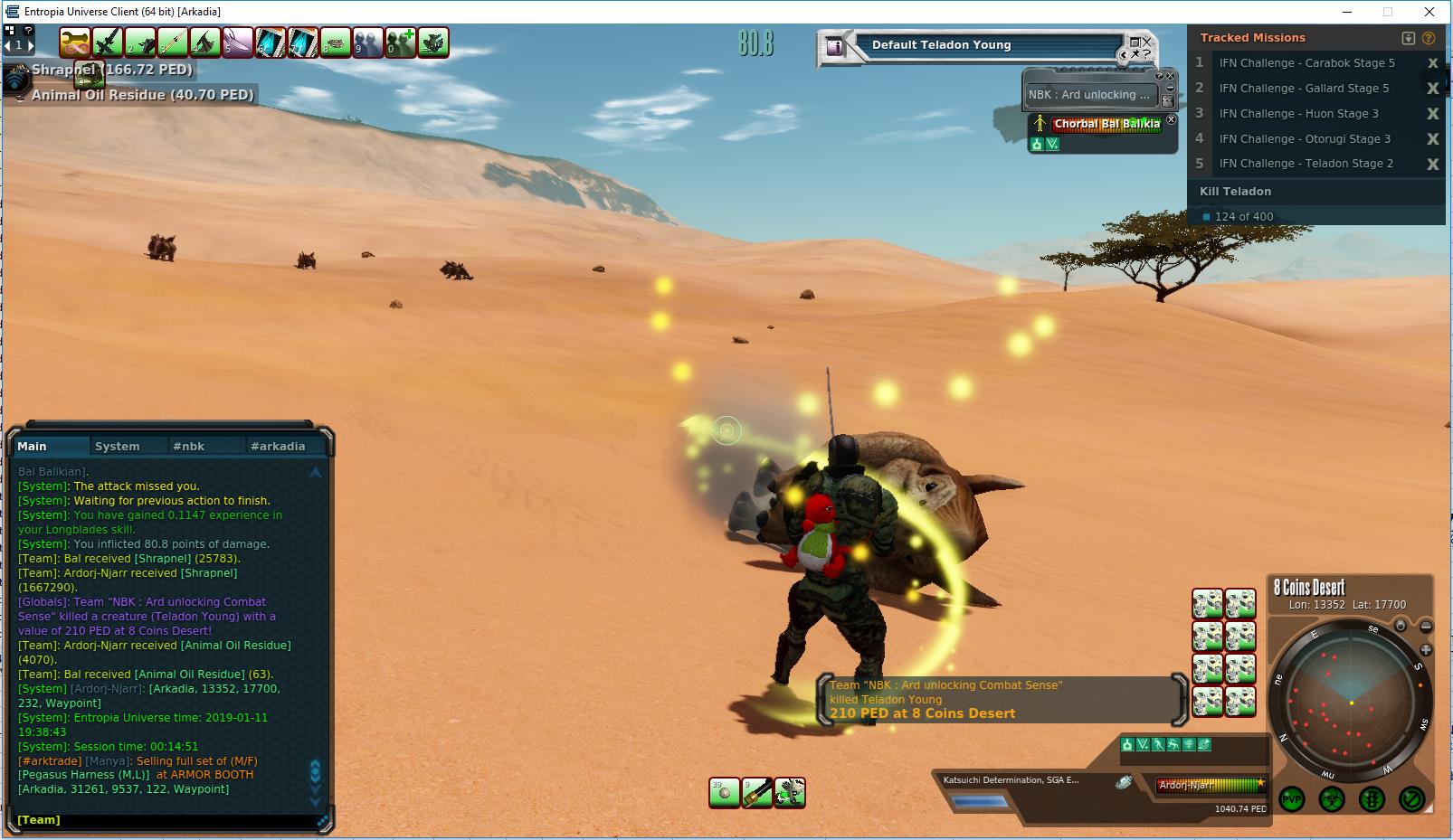Toggle the PVP button under the radar
This screenshot has width=1453, height=840.
(x=1291, y=799)
